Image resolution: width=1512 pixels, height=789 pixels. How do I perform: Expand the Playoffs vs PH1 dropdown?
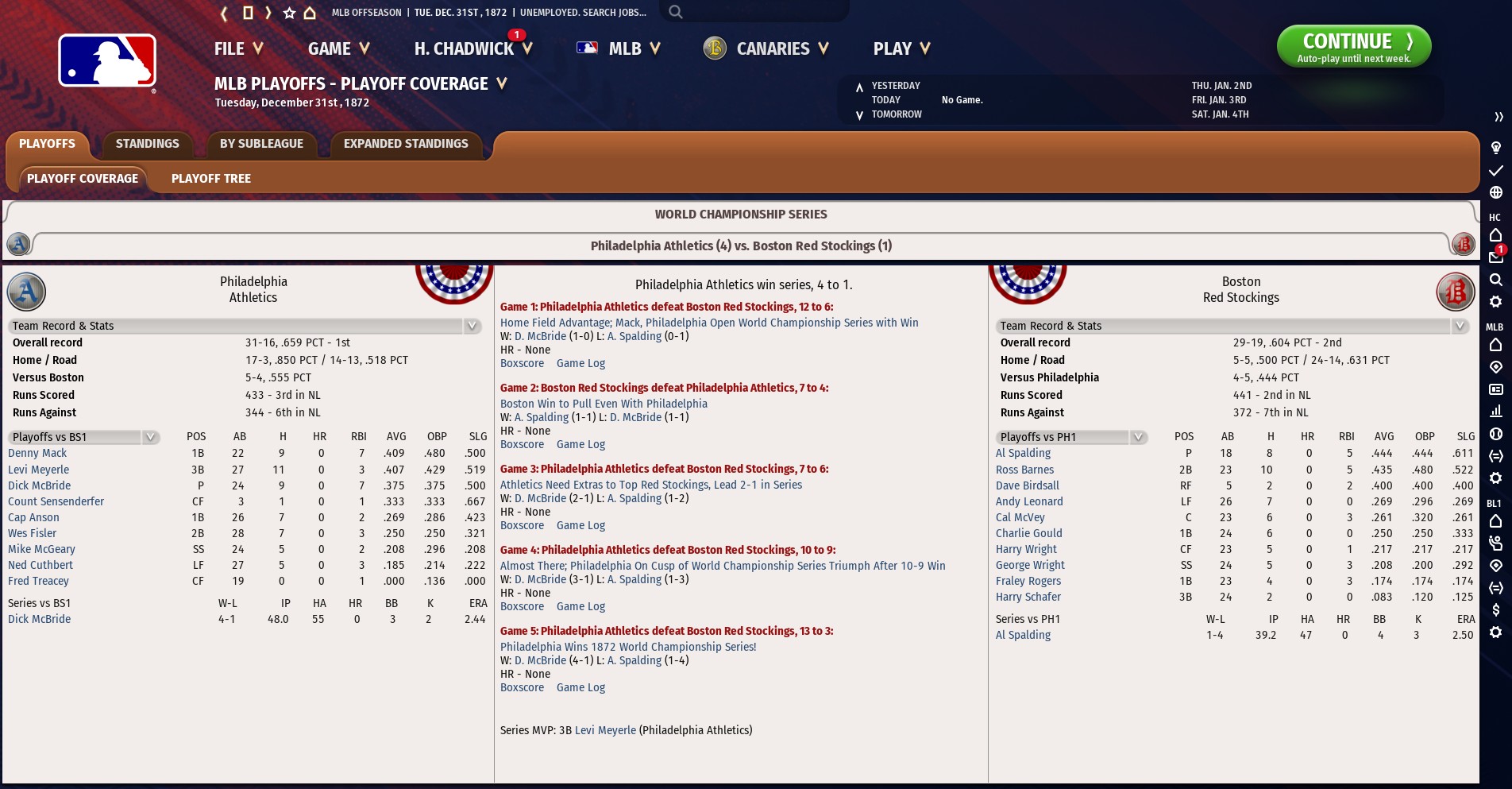click(1137, 437)
